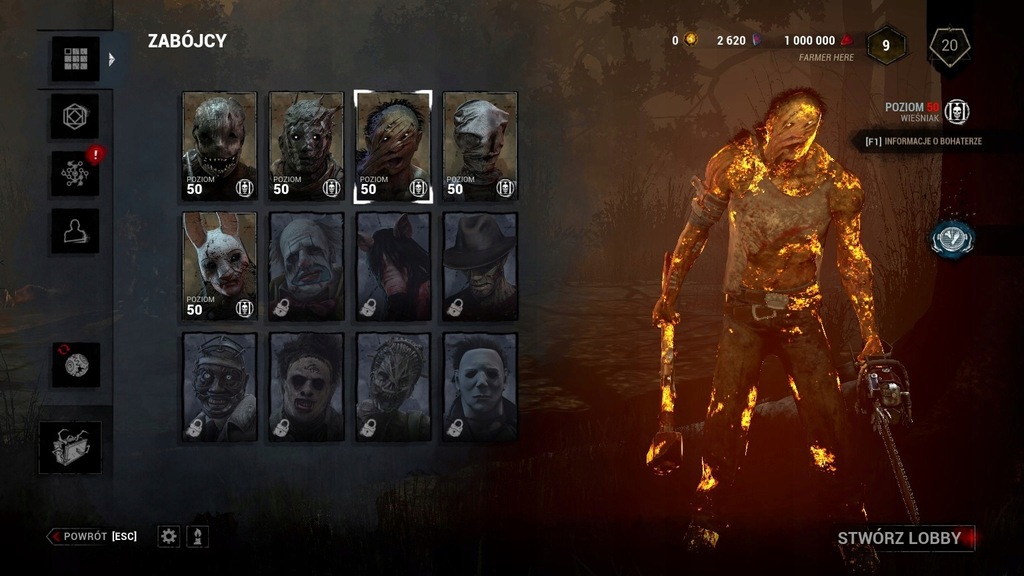Select the locked Clown portrait
Image resolution: width=1024 pixels, height=576 pixels.
click(x=306, y=267)
